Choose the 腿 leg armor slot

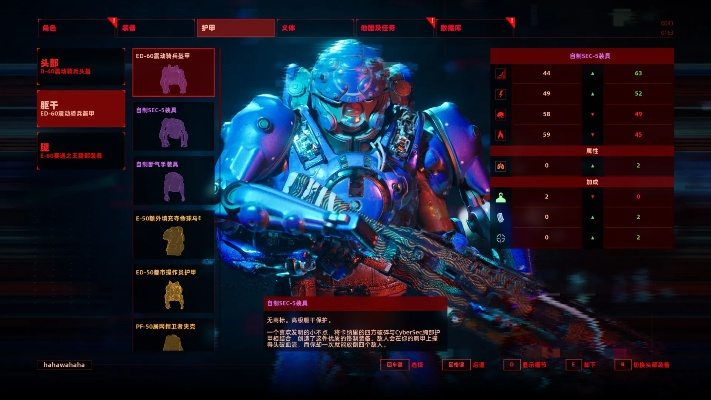pyautogui.click(x=81, y=149)
